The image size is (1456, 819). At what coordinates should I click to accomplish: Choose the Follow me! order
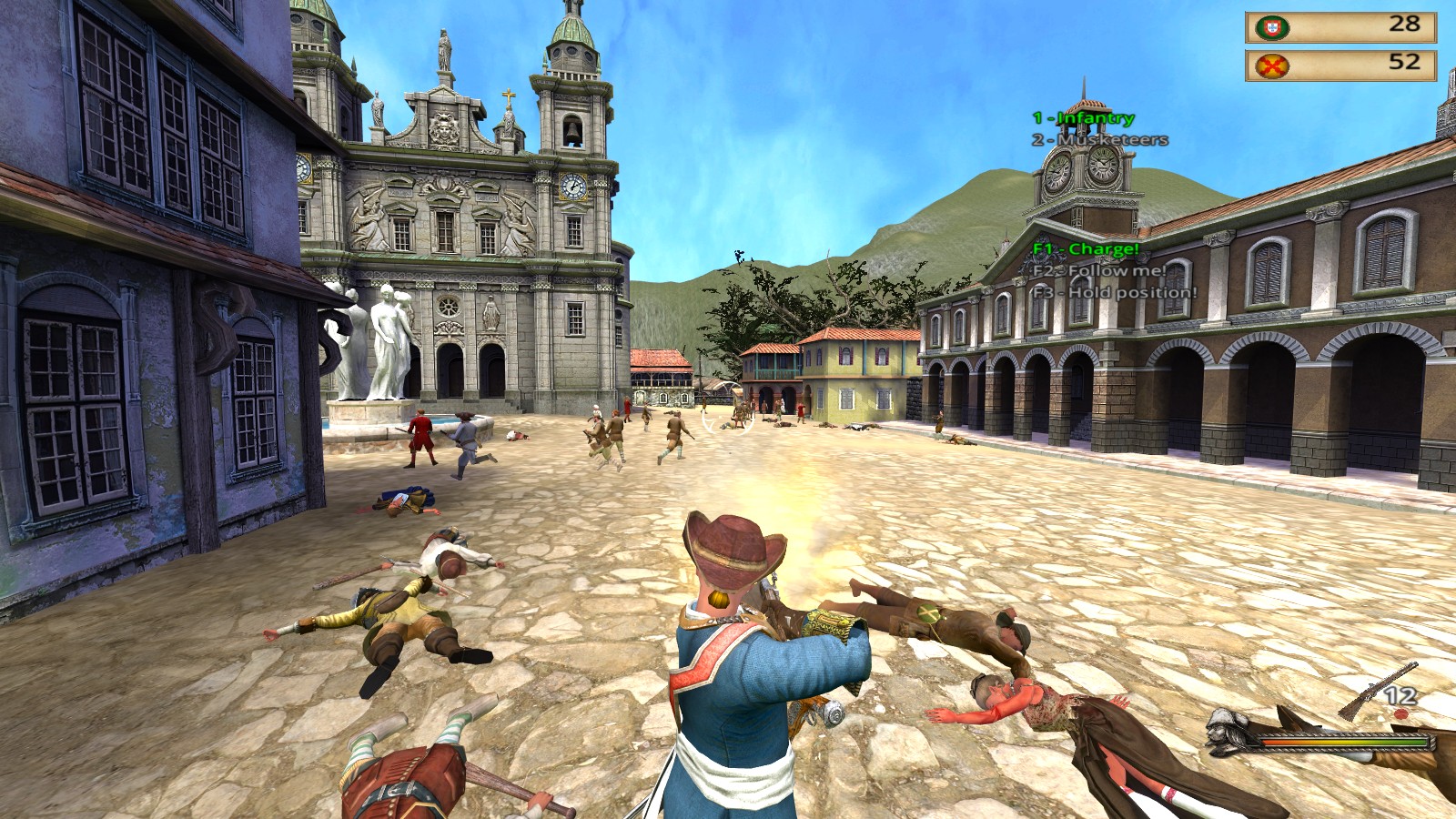click(1098, 271)
